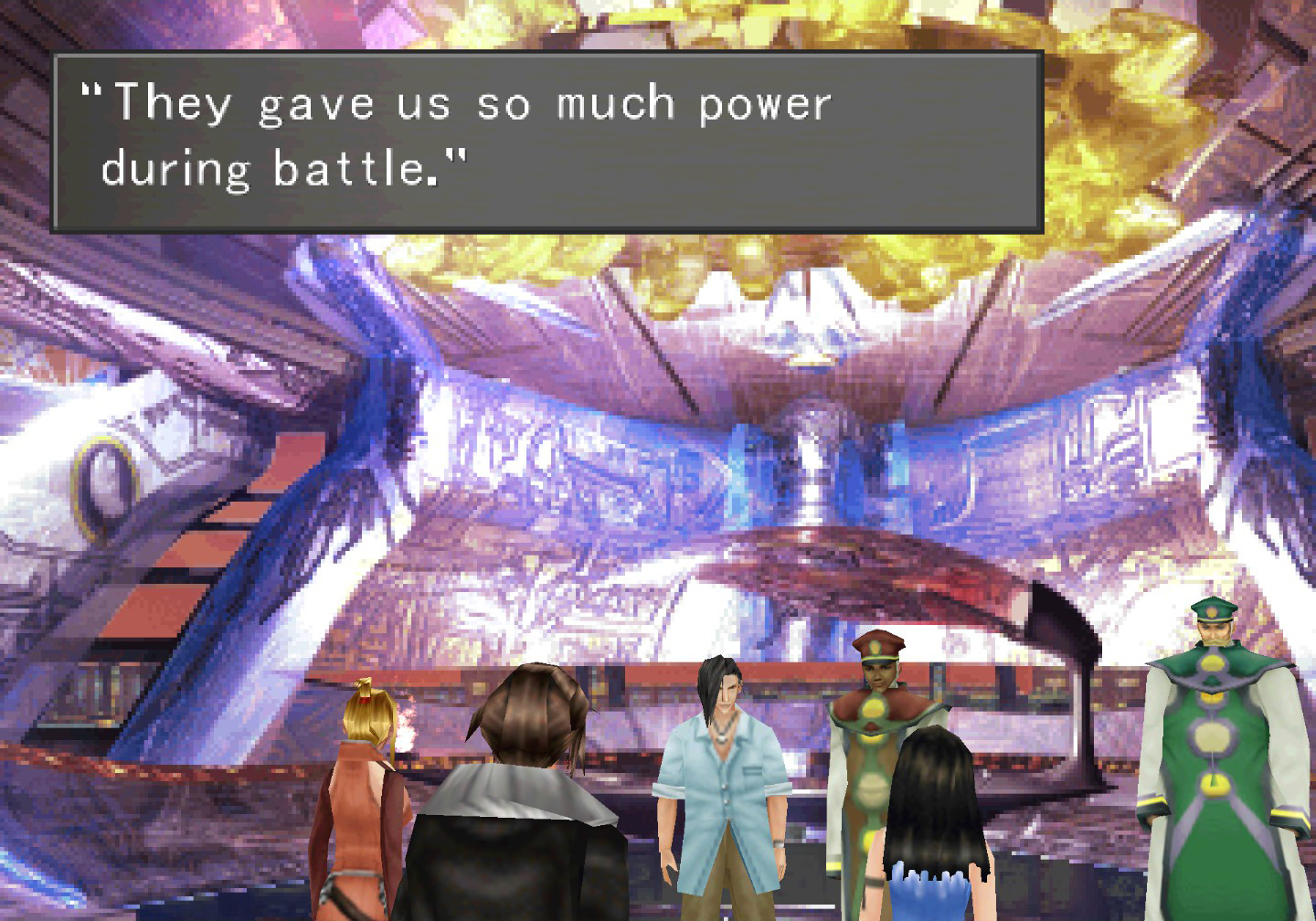The height and width of the screenshot is (921, 1316).
Task: Advance the "They gave us so much power" dialogue box
Action: point(547,140)
